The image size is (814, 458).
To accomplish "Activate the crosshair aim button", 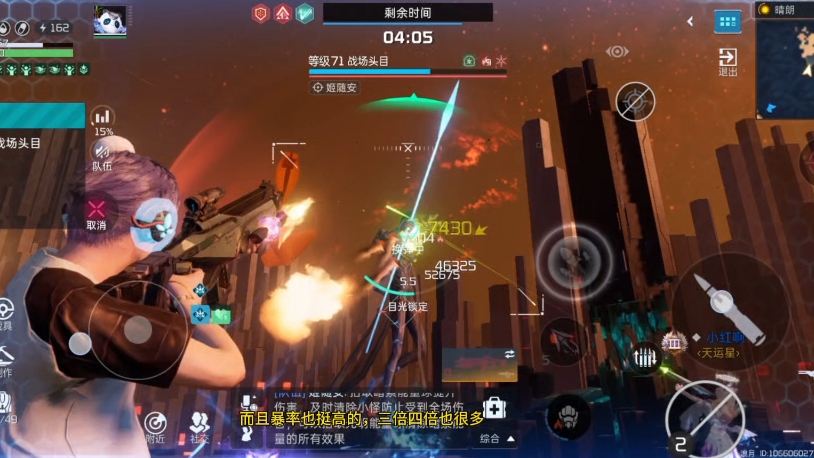I will pyautogui.click(x=635, y=101).
